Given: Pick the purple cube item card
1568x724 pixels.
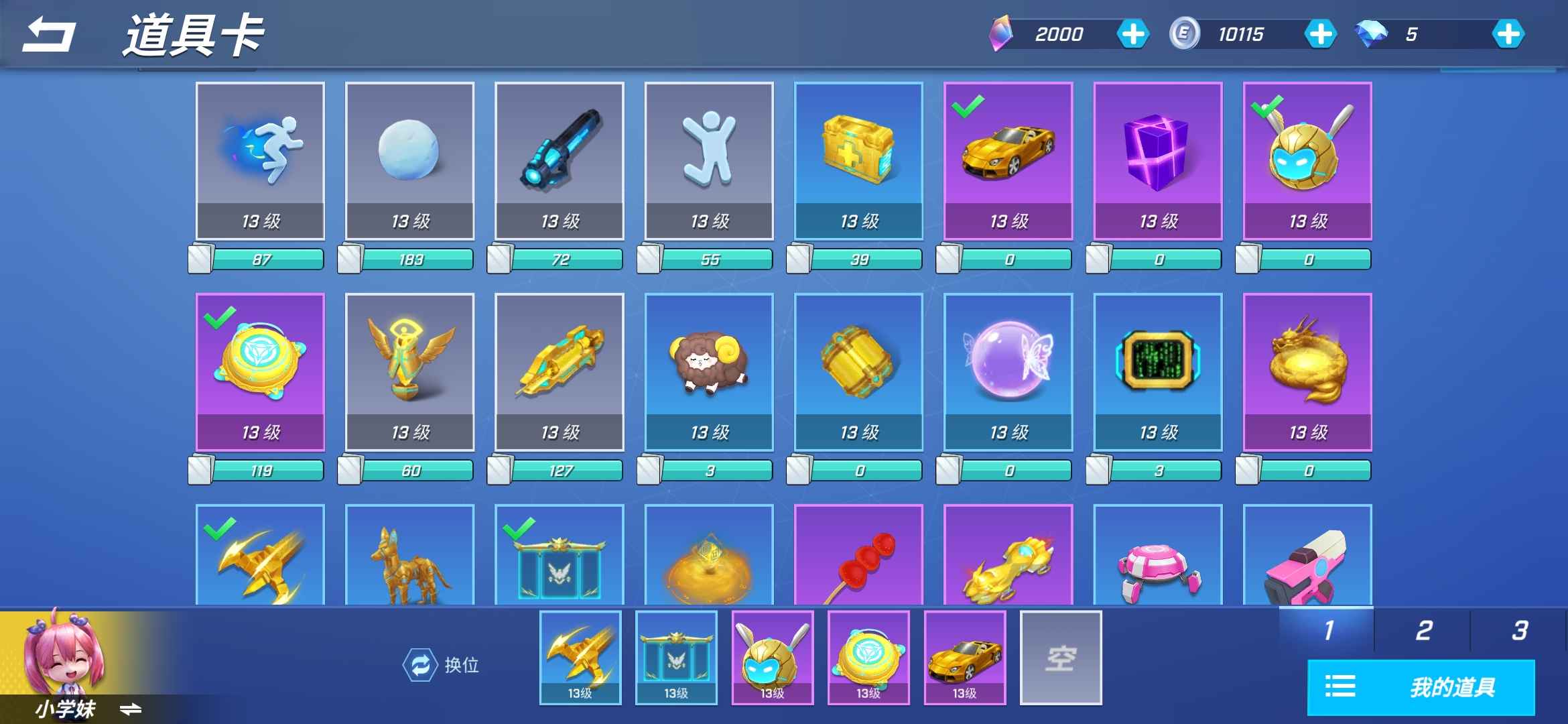Looking at the screenshot, I should [1157, 161].
